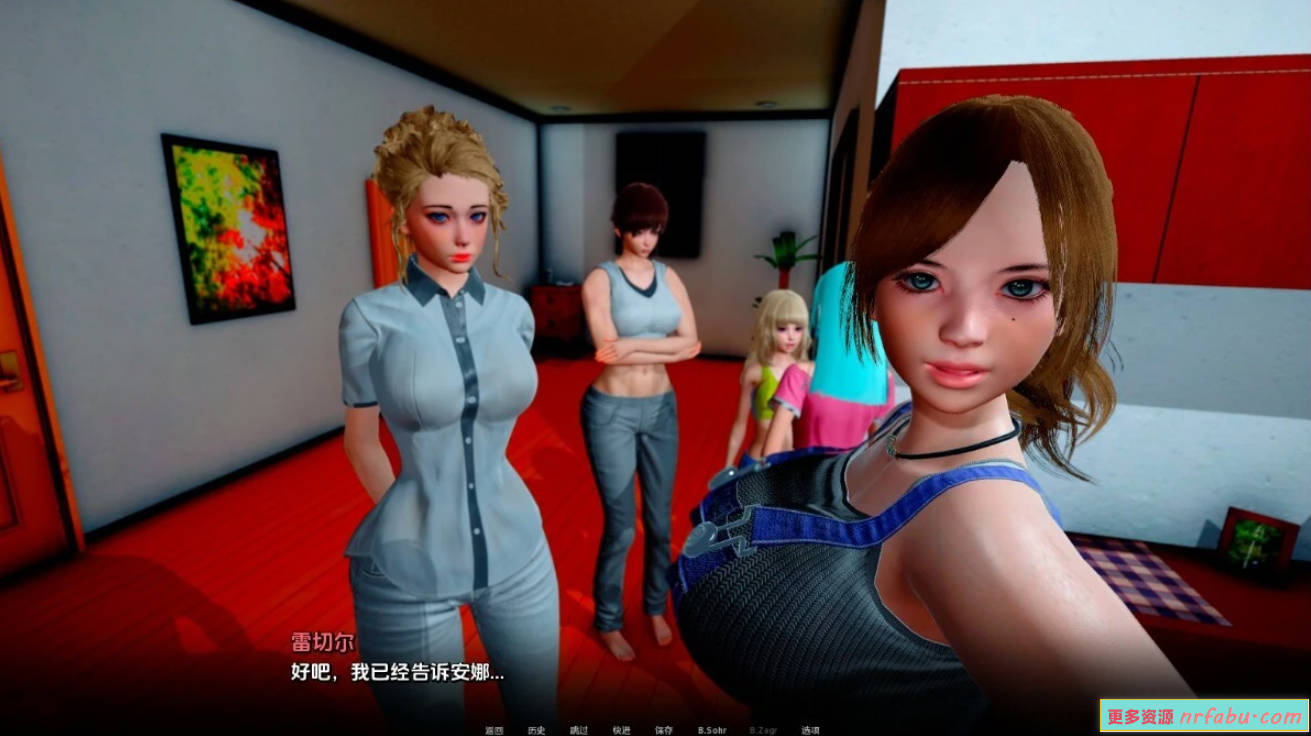Open the 保存 (Save) menu
Viewport: 1311px width, 736px height.
coord(664,730)
